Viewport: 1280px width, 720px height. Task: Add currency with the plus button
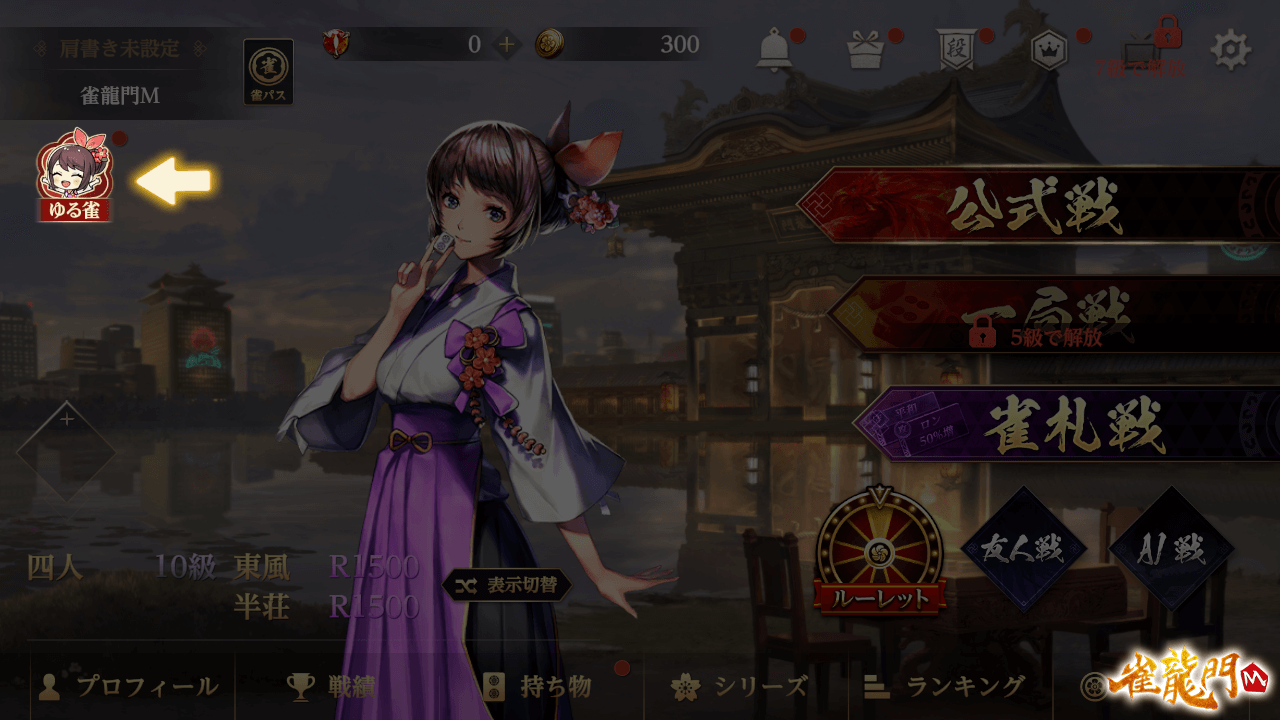[507, 44]
